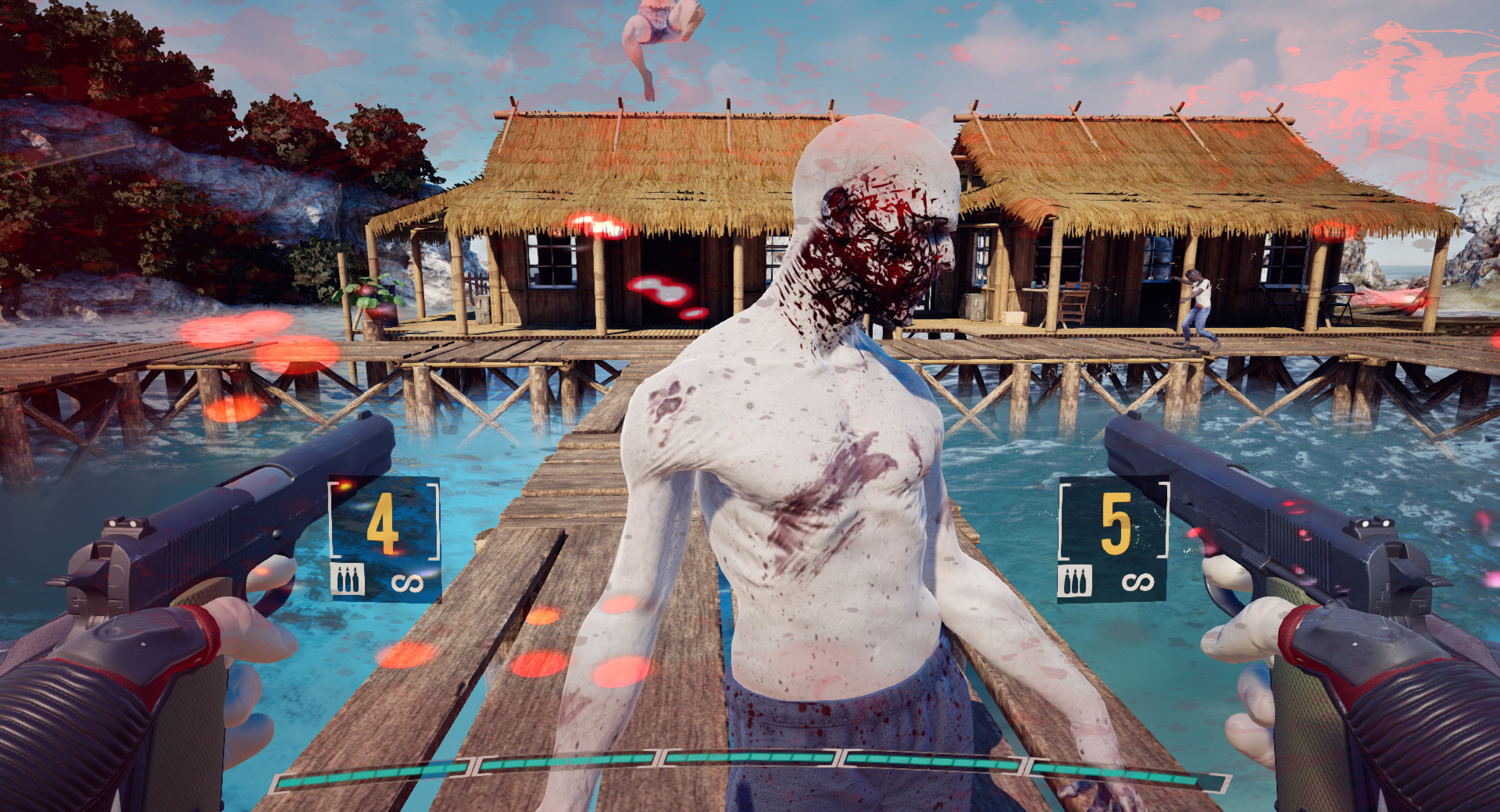Select the infinity ammo symbol on right HUD
This screenshot has height=812, width=1500.
(x=1137, y=580)
